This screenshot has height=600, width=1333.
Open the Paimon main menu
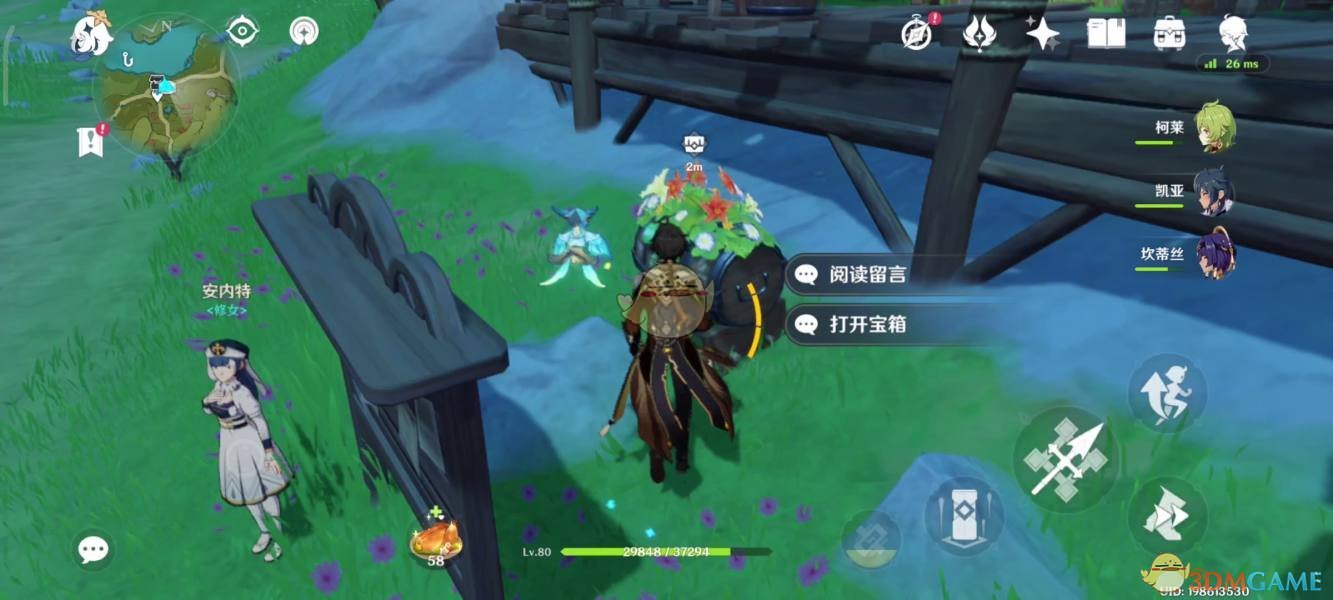(x=90, y=35)
